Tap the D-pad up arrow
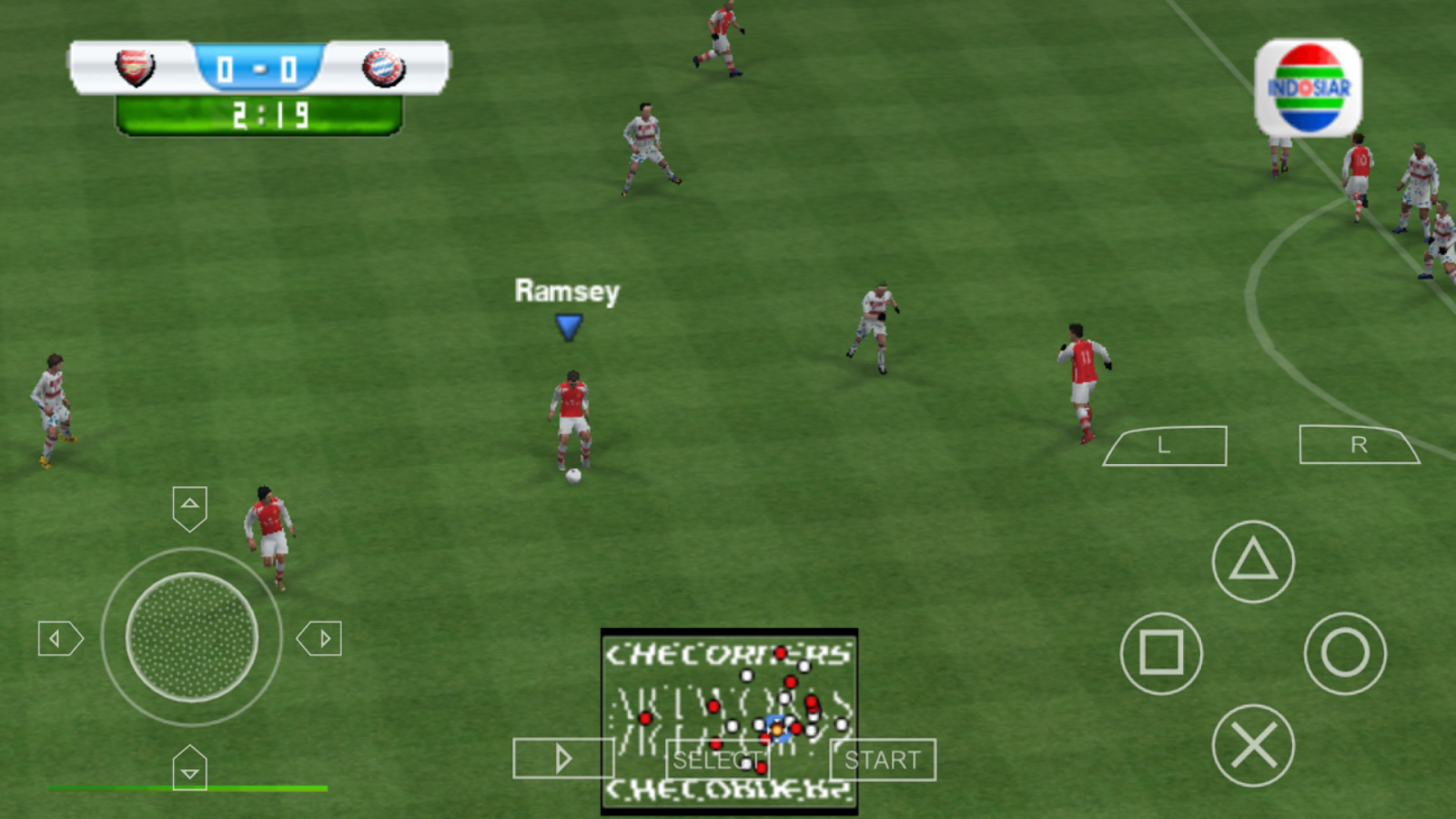 point(189,507)
